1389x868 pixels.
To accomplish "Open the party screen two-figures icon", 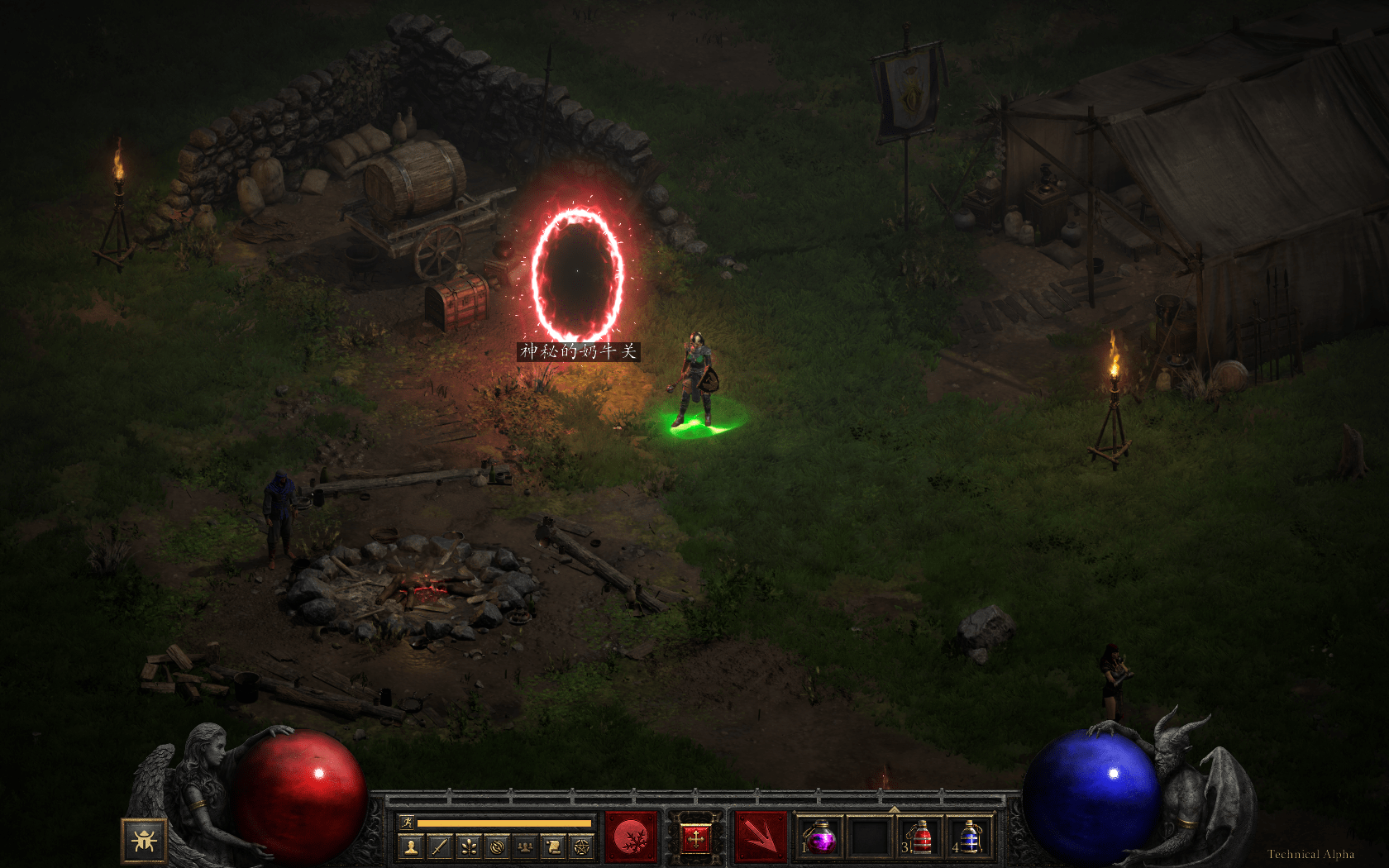I will [x=526, y=847].
